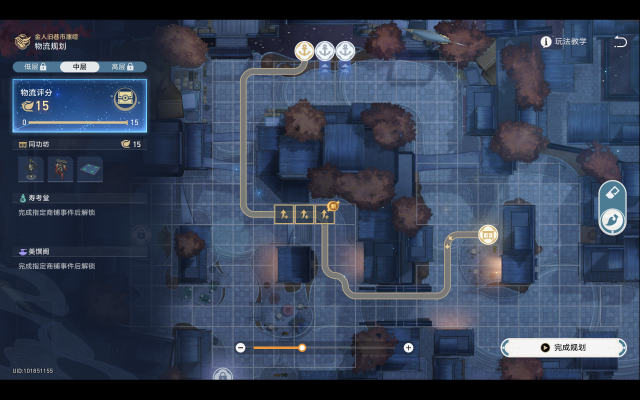This screenshot has width=640, height=400.
Task: Select the red banner item thumbnail
Action: pyautogui.click(x=61, y=168)
